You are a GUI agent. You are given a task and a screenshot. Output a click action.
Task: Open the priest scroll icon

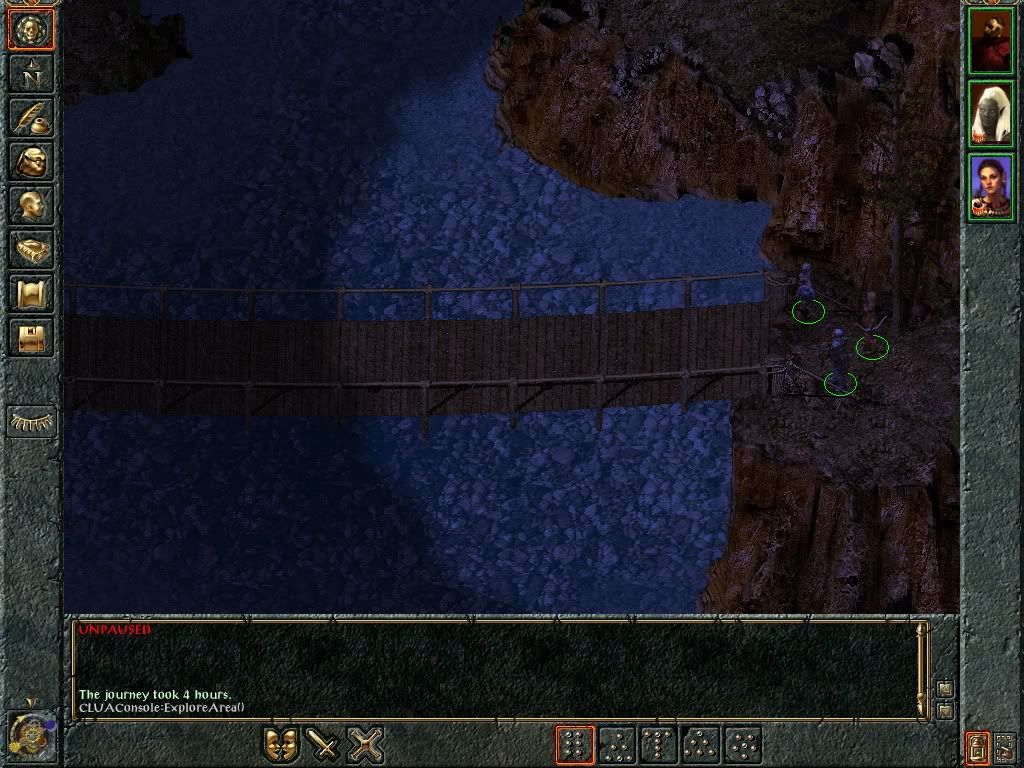point(31,293)
